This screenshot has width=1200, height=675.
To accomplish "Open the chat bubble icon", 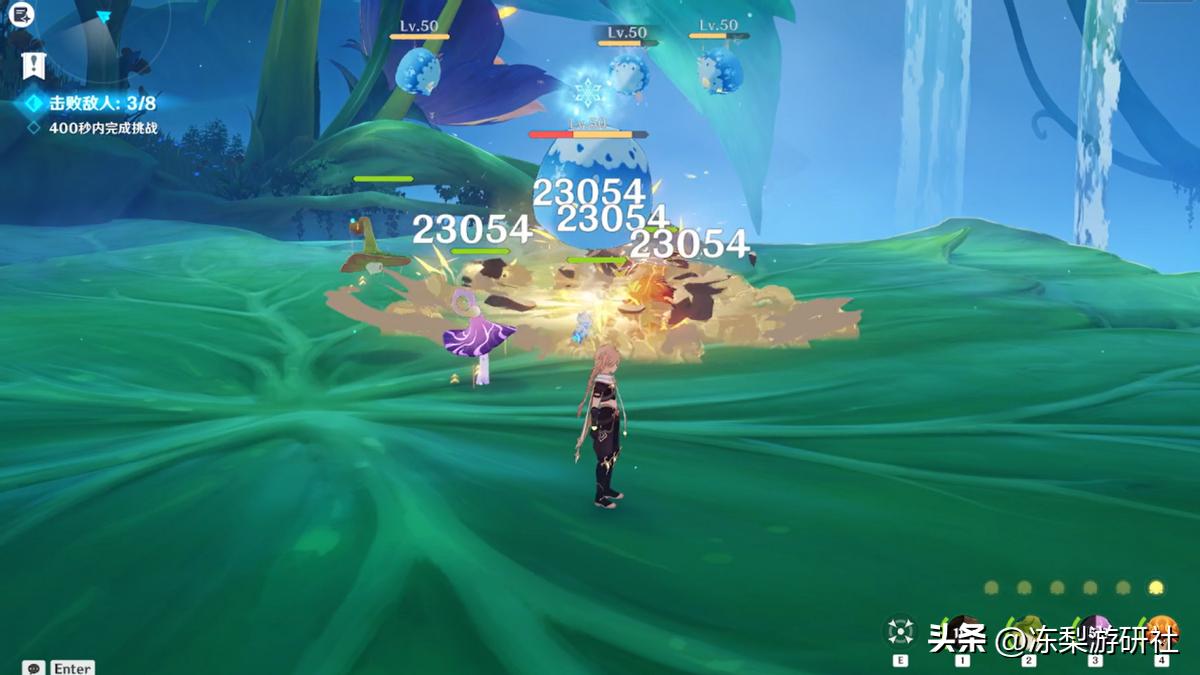I will pos(34,667).
